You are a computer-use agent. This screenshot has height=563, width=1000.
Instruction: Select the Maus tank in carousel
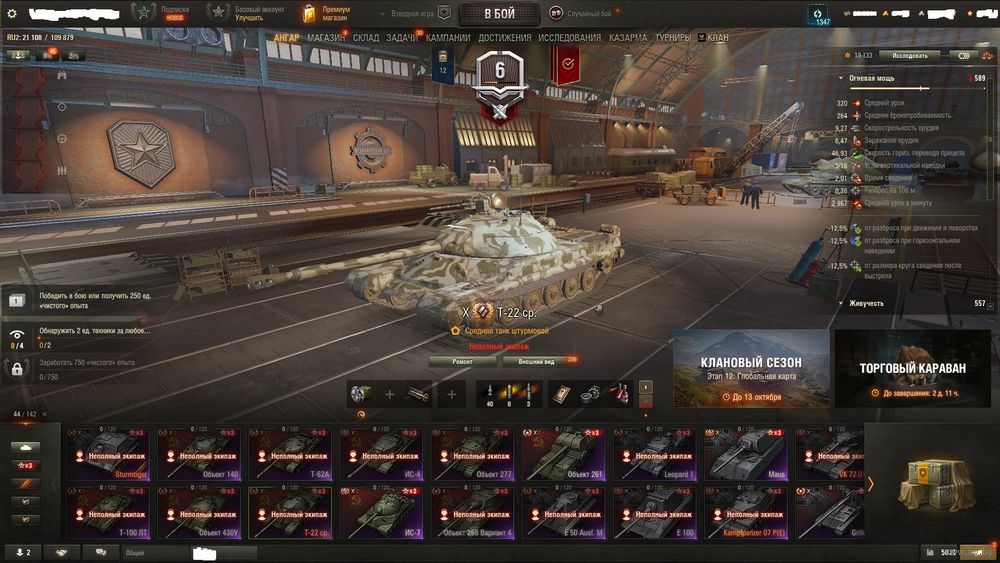tap(746, 454)
